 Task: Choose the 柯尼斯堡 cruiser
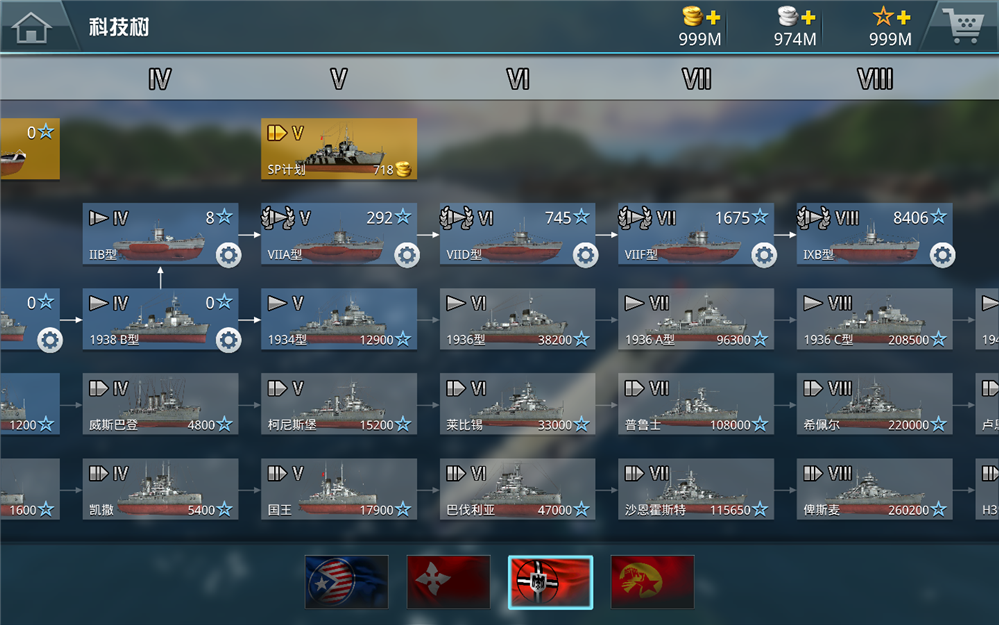(339, 404)
